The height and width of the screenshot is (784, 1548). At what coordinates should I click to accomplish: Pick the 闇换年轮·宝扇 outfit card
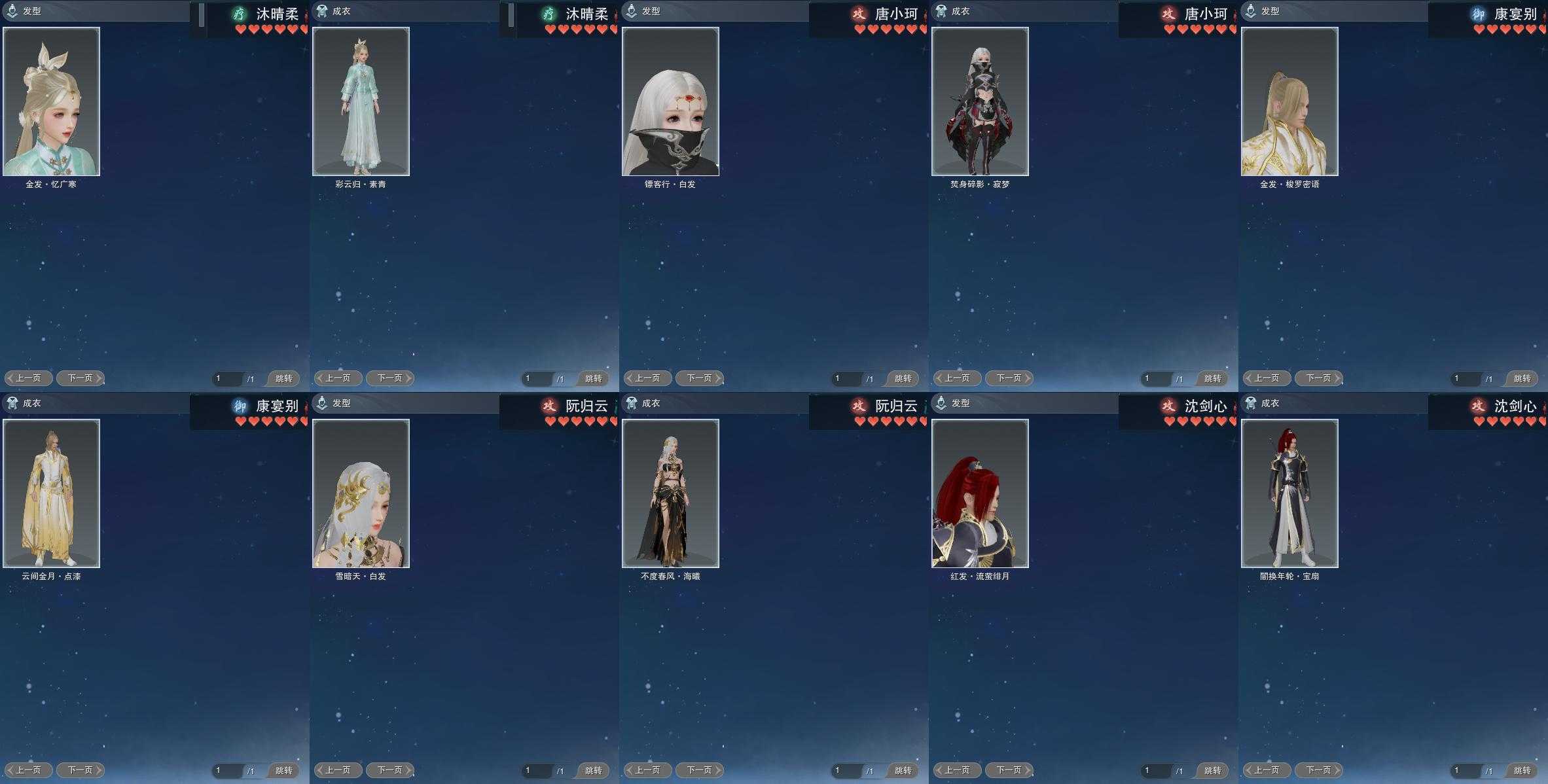[1289, 493]
